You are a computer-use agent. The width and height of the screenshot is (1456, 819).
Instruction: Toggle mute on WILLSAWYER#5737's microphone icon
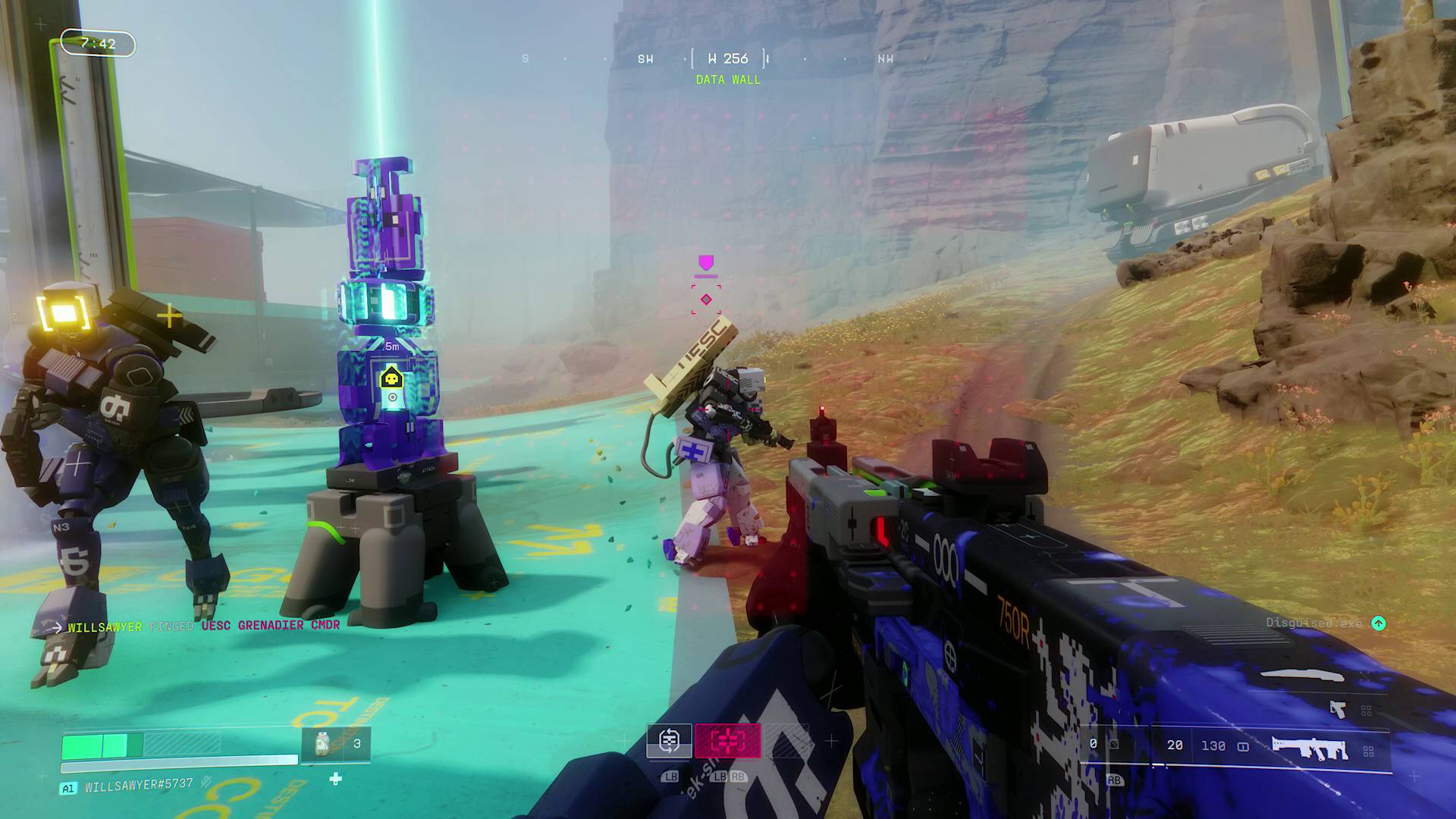tap(206, 783)
